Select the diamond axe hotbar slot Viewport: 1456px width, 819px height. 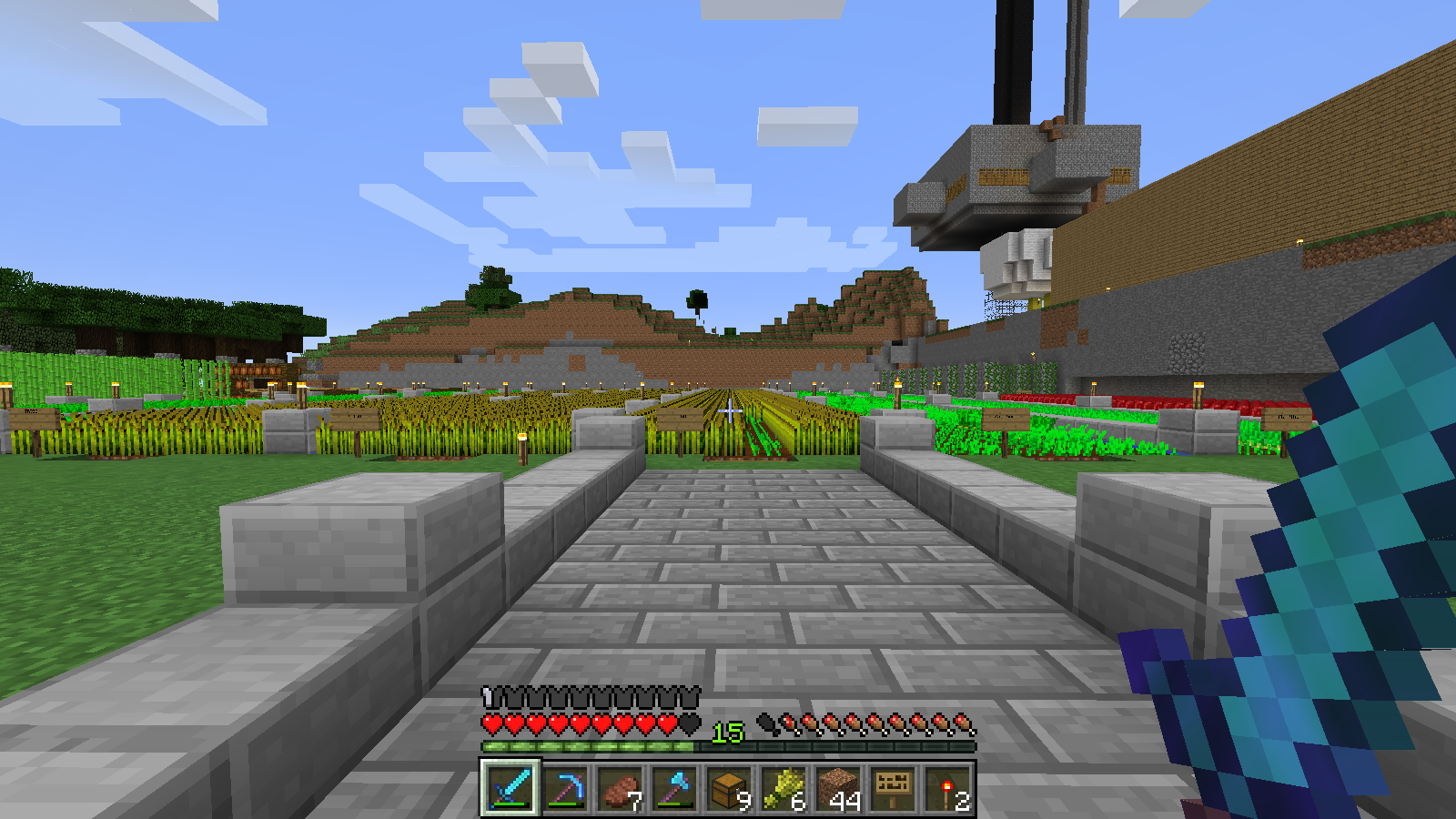(x=674, y=788)
